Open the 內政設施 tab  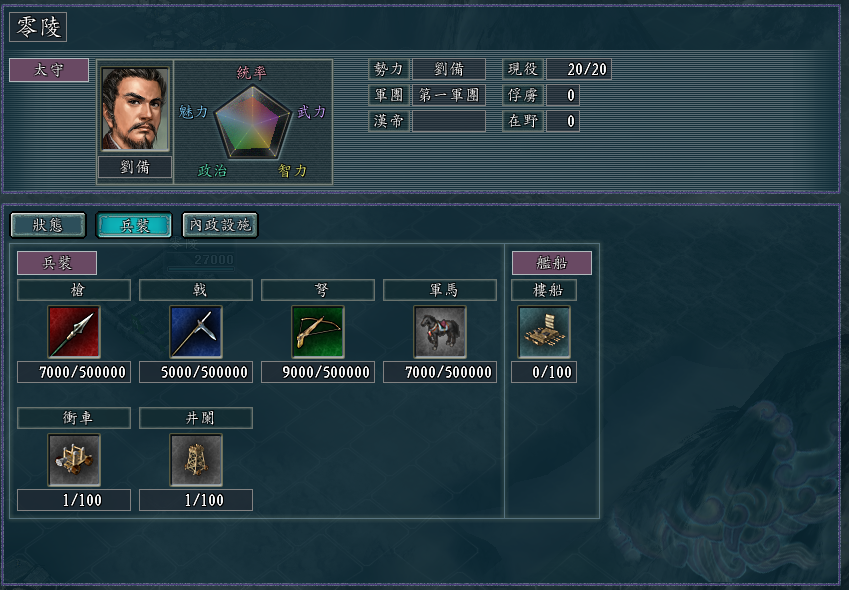coord(220,225)
